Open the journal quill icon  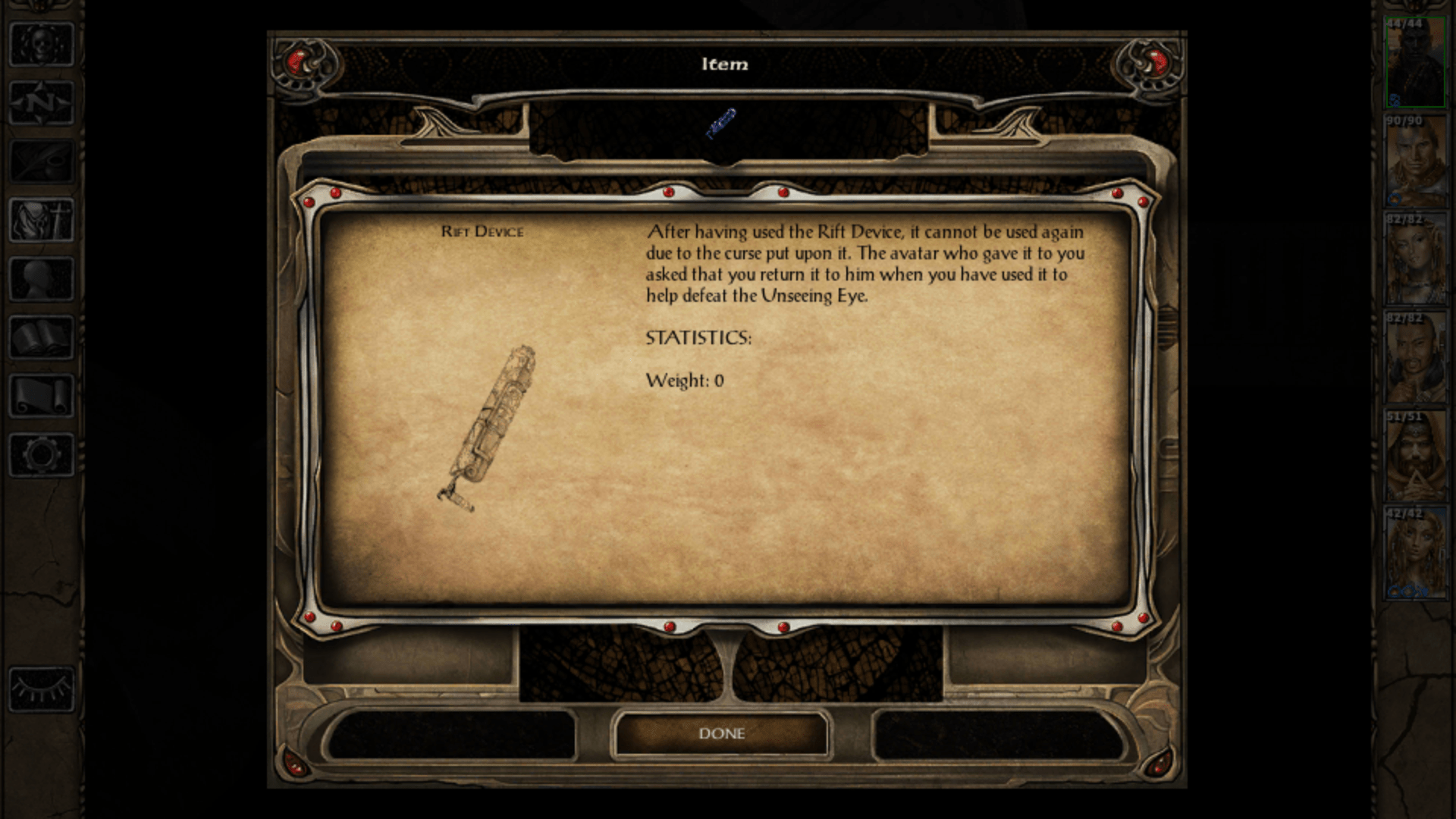pyautogui.click(x=40, y=162)
